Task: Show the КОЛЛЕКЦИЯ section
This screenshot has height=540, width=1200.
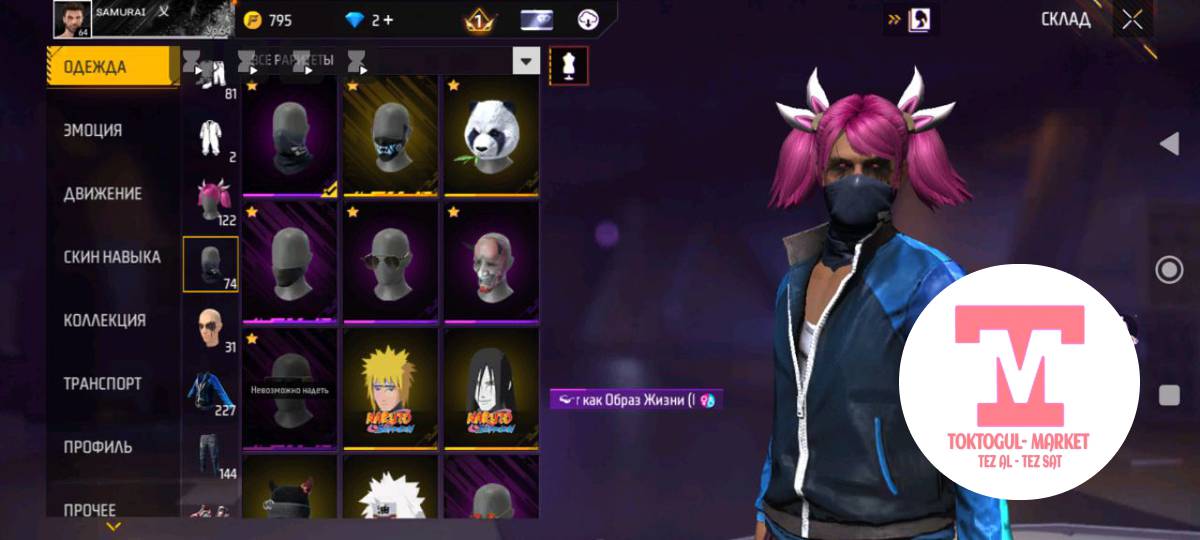Action: 104,320
